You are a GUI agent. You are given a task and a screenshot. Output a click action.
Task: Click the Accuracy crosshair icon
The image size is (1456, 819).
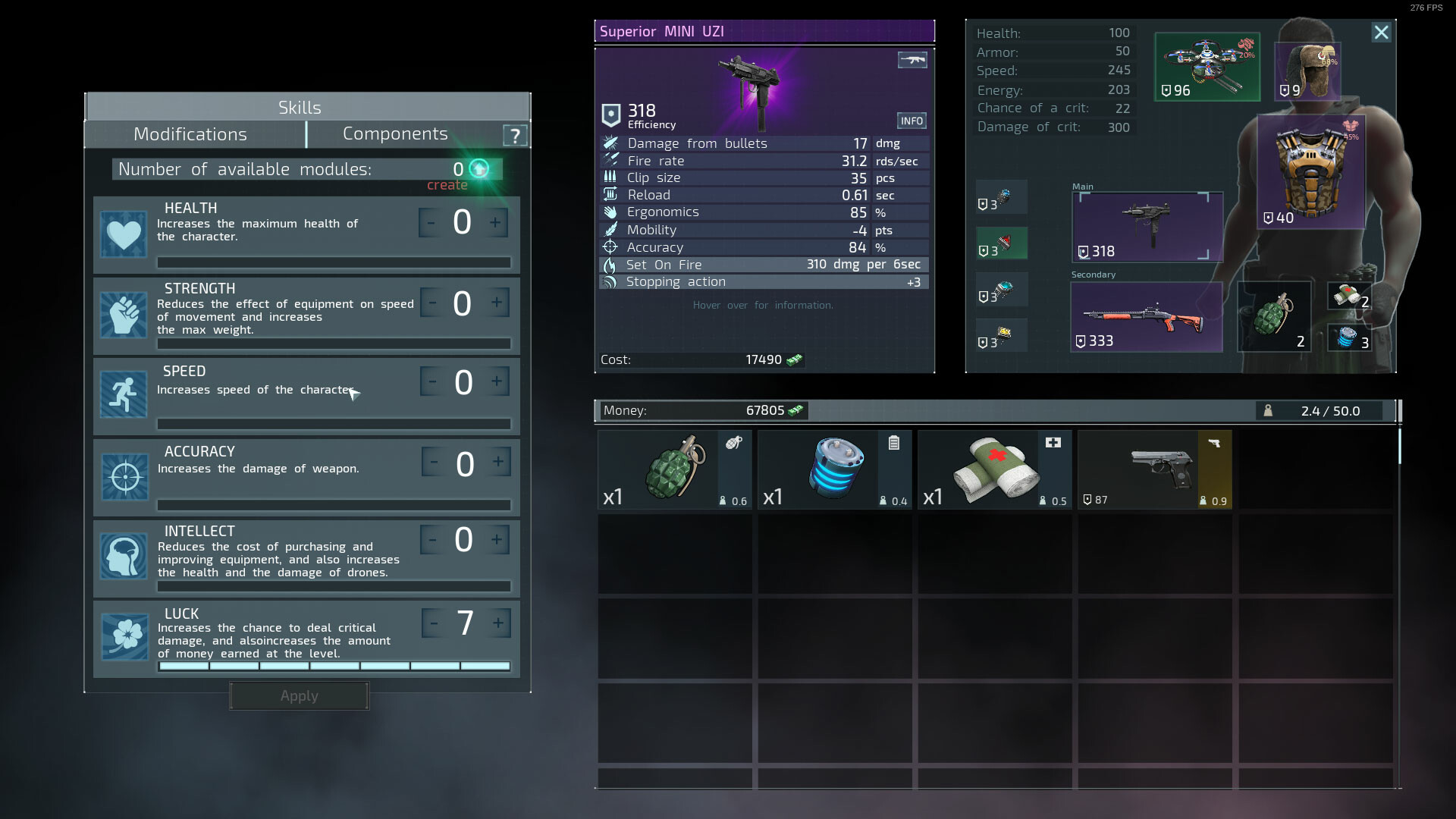(124, 476)
